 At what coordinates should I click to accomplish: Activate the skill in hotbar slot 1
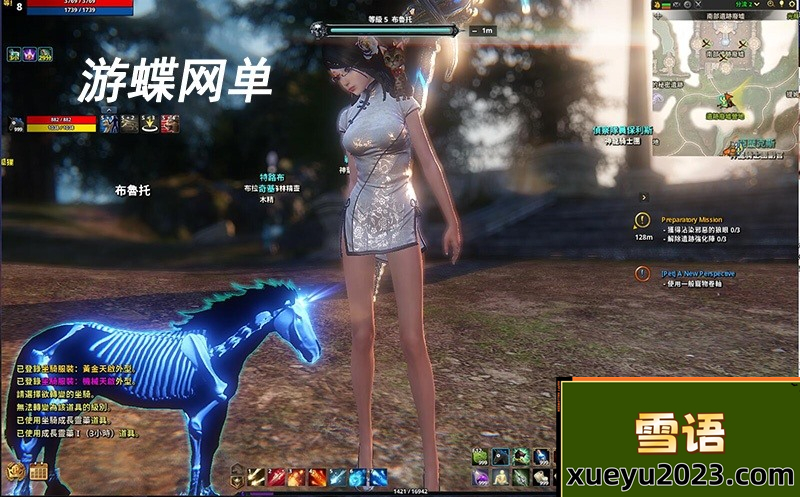click(x=254, y=477)
